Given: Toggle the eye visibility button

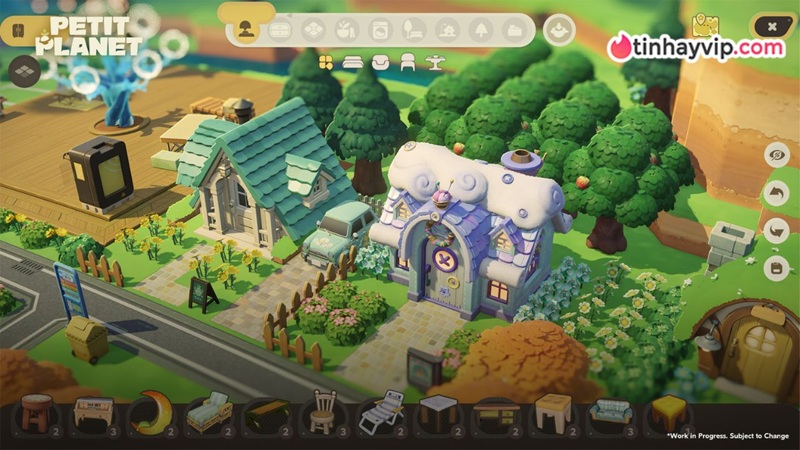Looking at the screenshot, I should [776, 155].
